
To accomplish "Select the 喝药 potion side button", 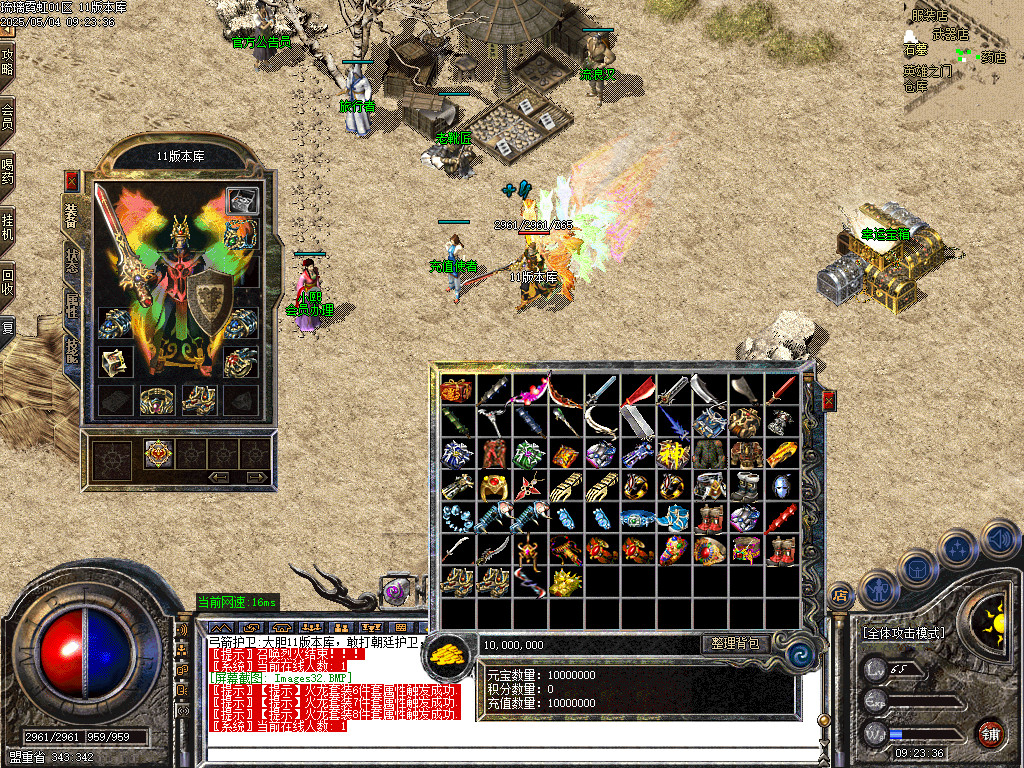I will tap(8, 170).
